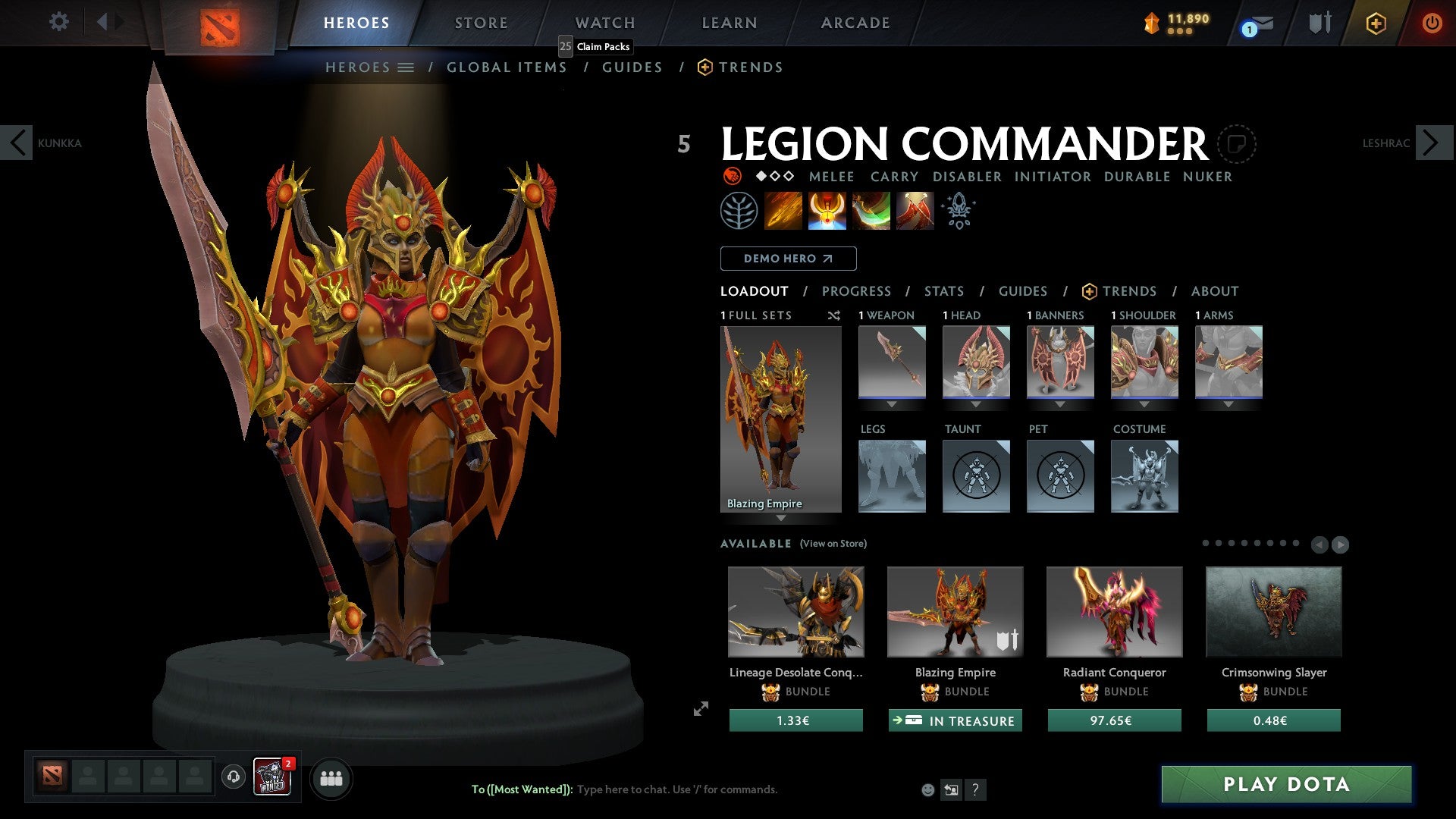Screen dimensions: 1456x819
Task: Expand the Blazing Empire set details arrow
Action: [781, 516]
